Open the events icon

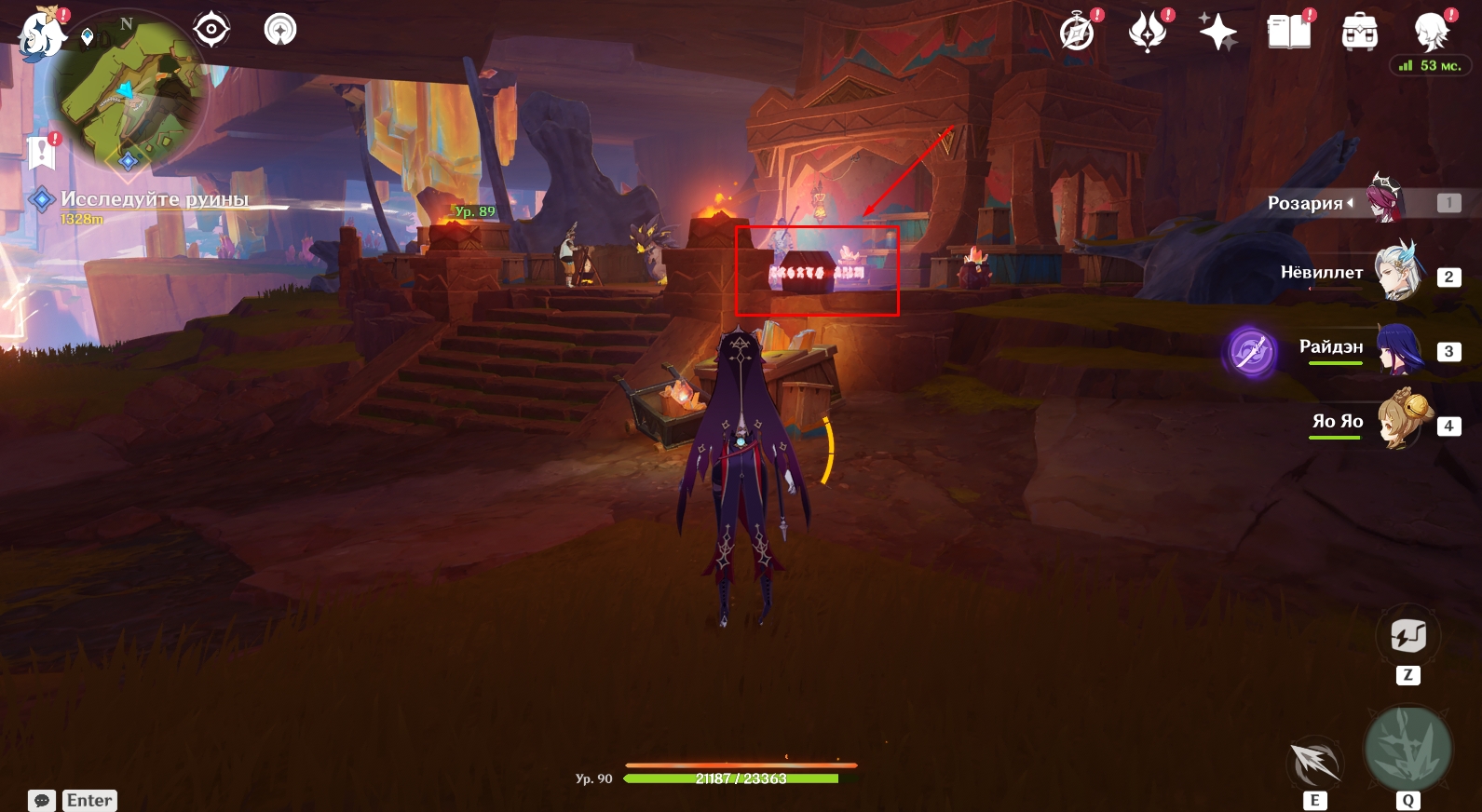(1147, 33)
